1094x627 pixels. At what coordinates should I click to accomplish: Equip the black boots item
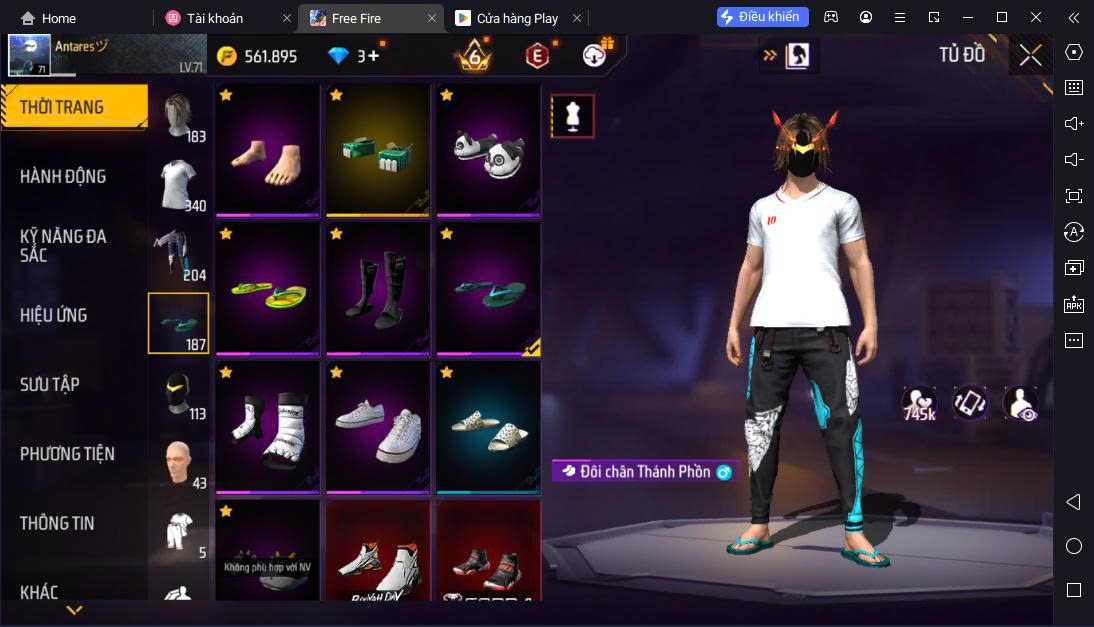click(377, 289)
